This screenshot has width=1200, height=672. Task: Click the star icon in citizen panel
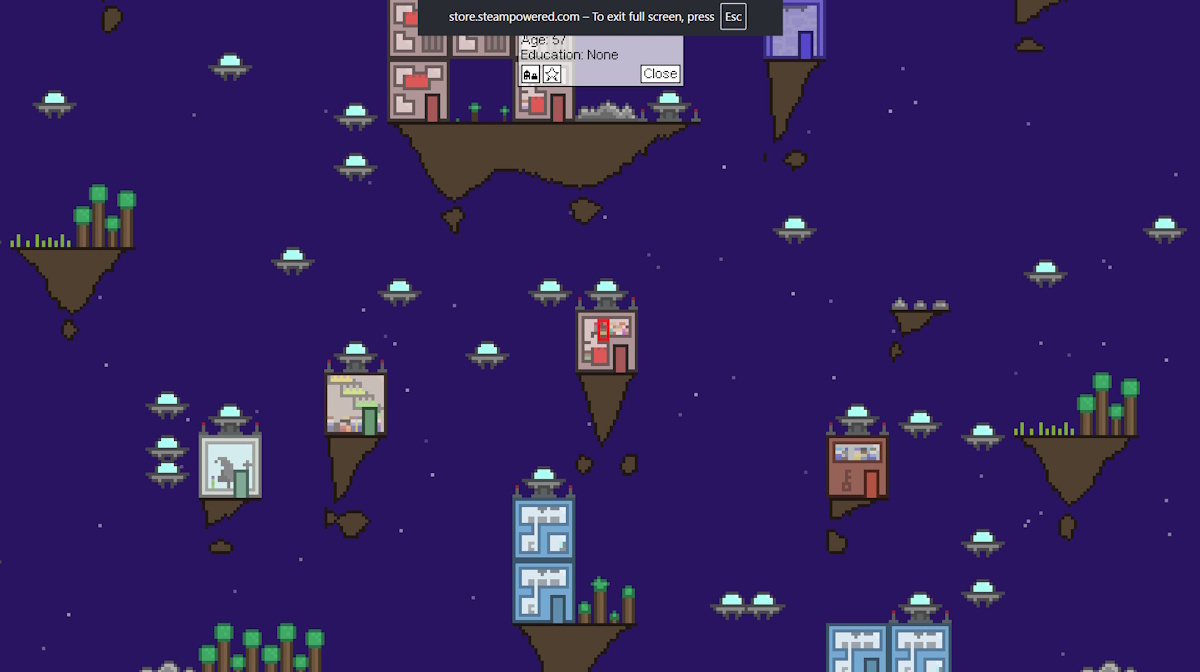point(552,74)
